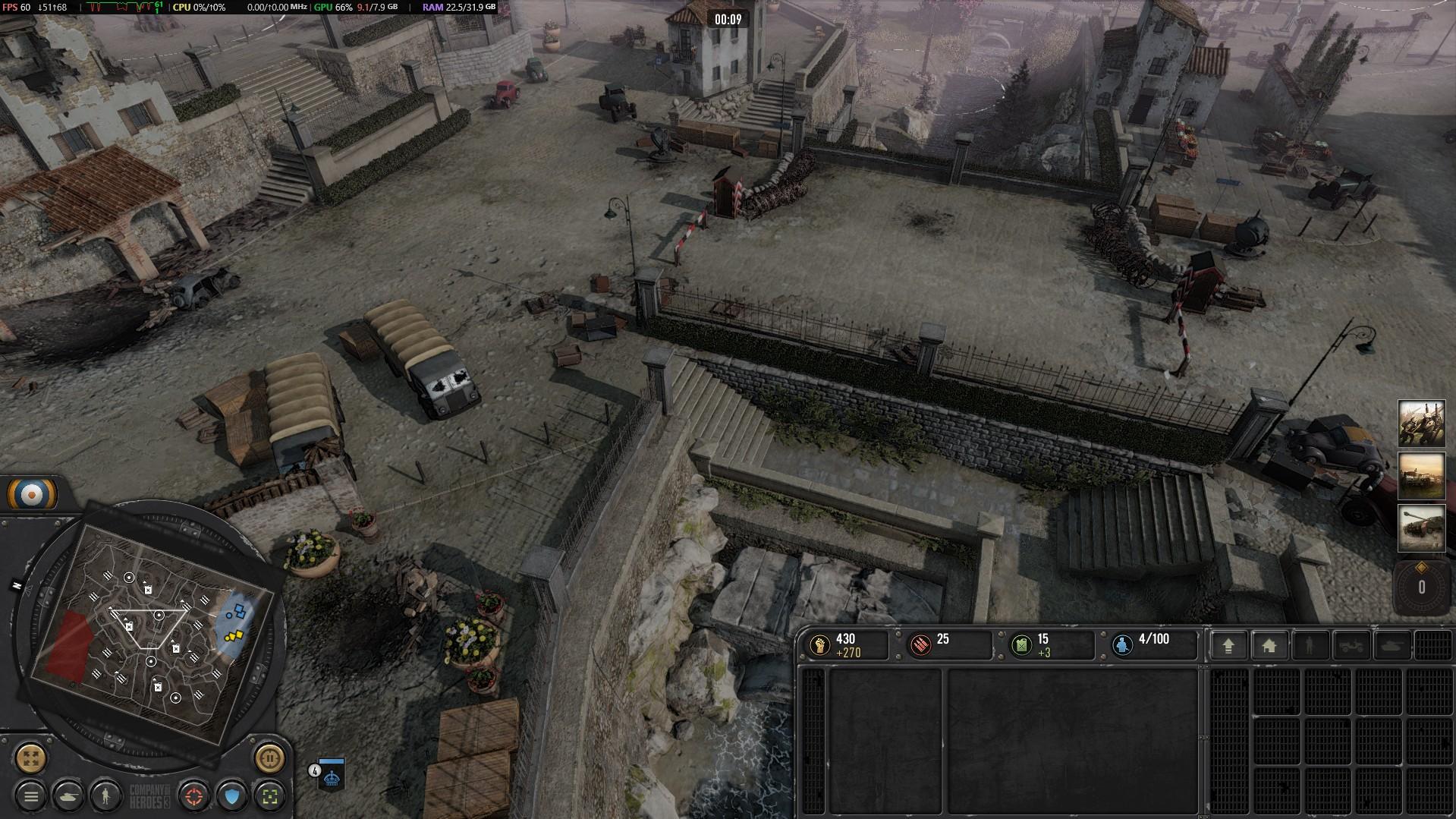Activate the blue shield defend ping

pos(232,796)
